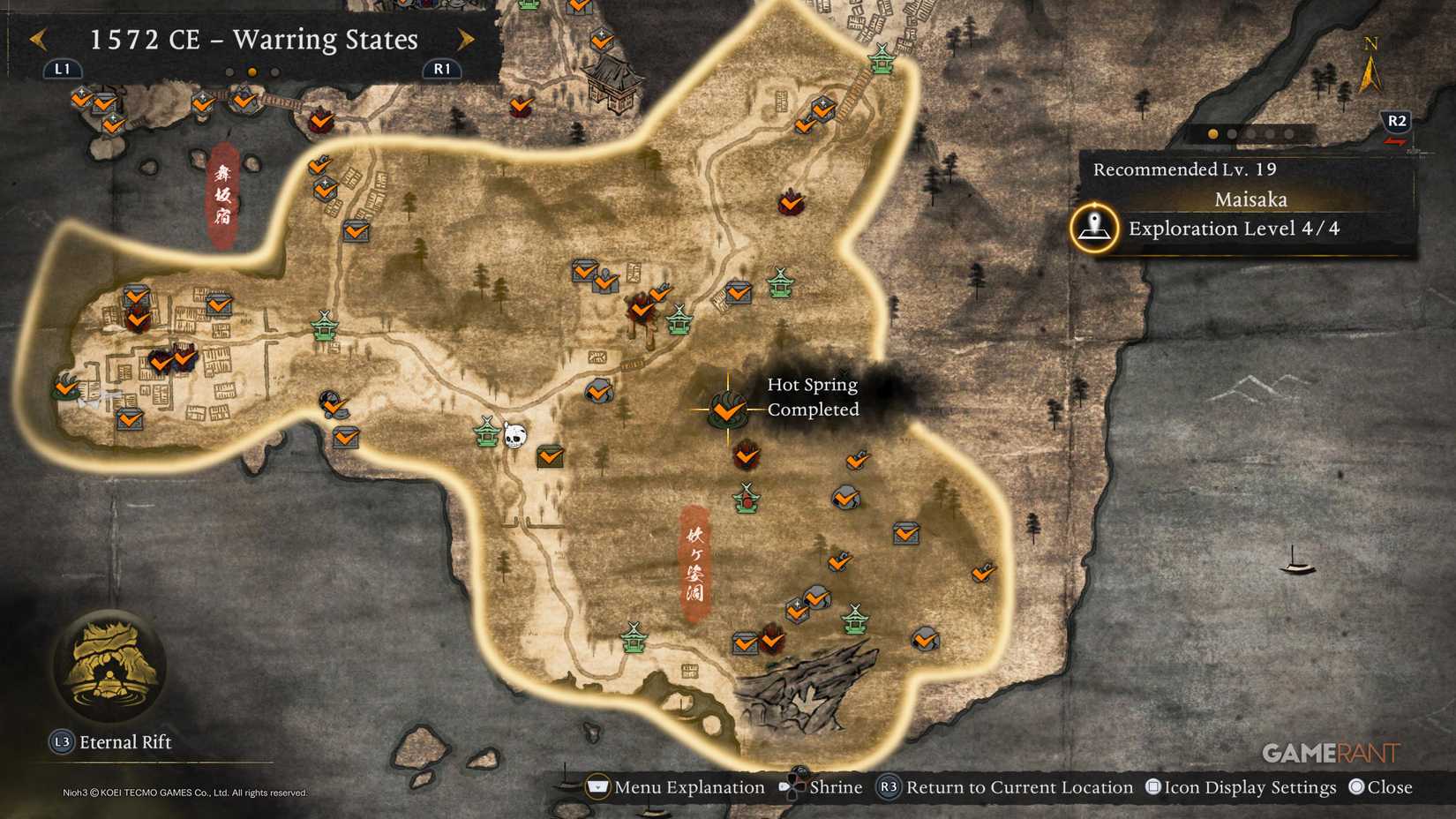Click Return to Current Location
The image size is (1456, 819).
(x=890, y=786)
